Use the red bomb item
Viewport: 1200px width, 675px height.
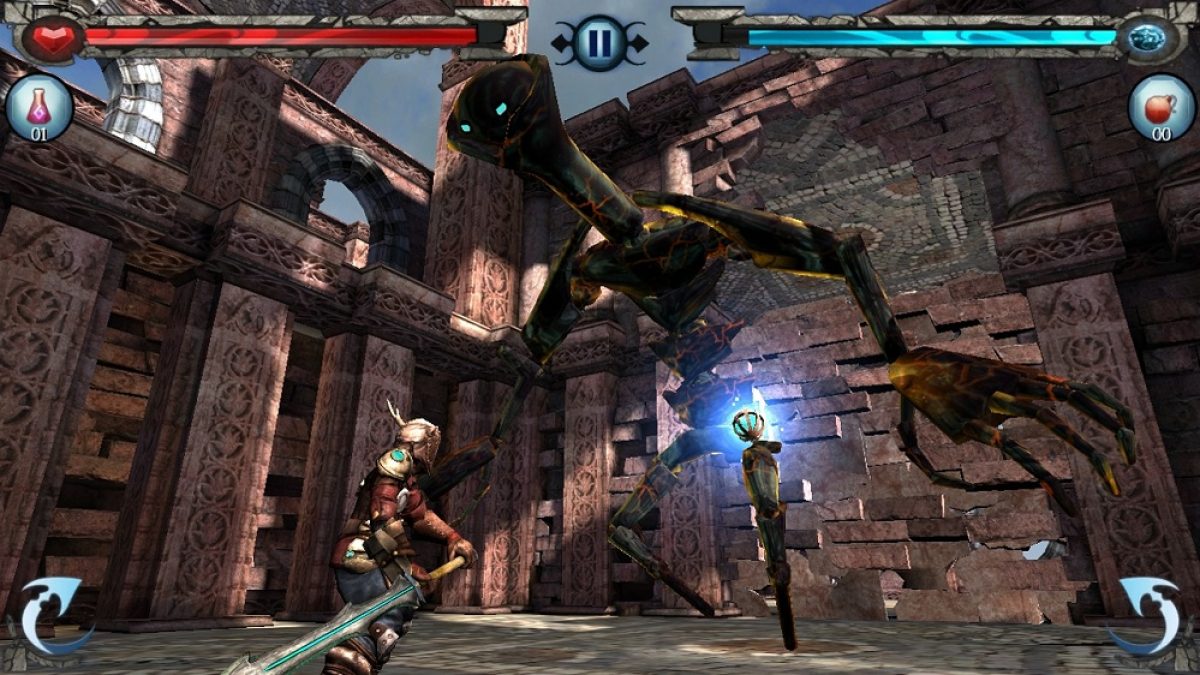coord(1161,107)
